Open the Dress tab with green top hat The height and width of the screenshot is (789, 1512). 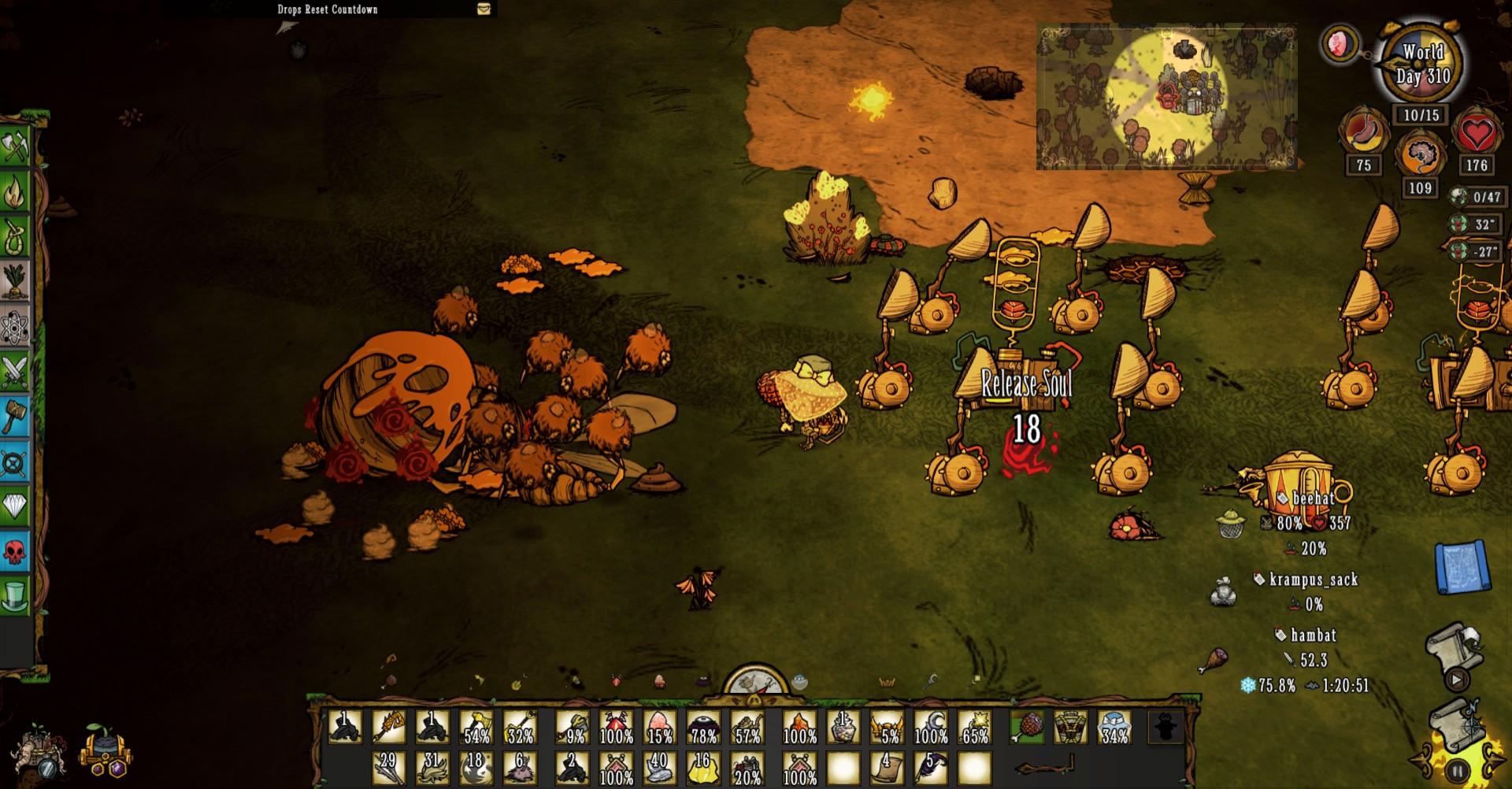15,595
